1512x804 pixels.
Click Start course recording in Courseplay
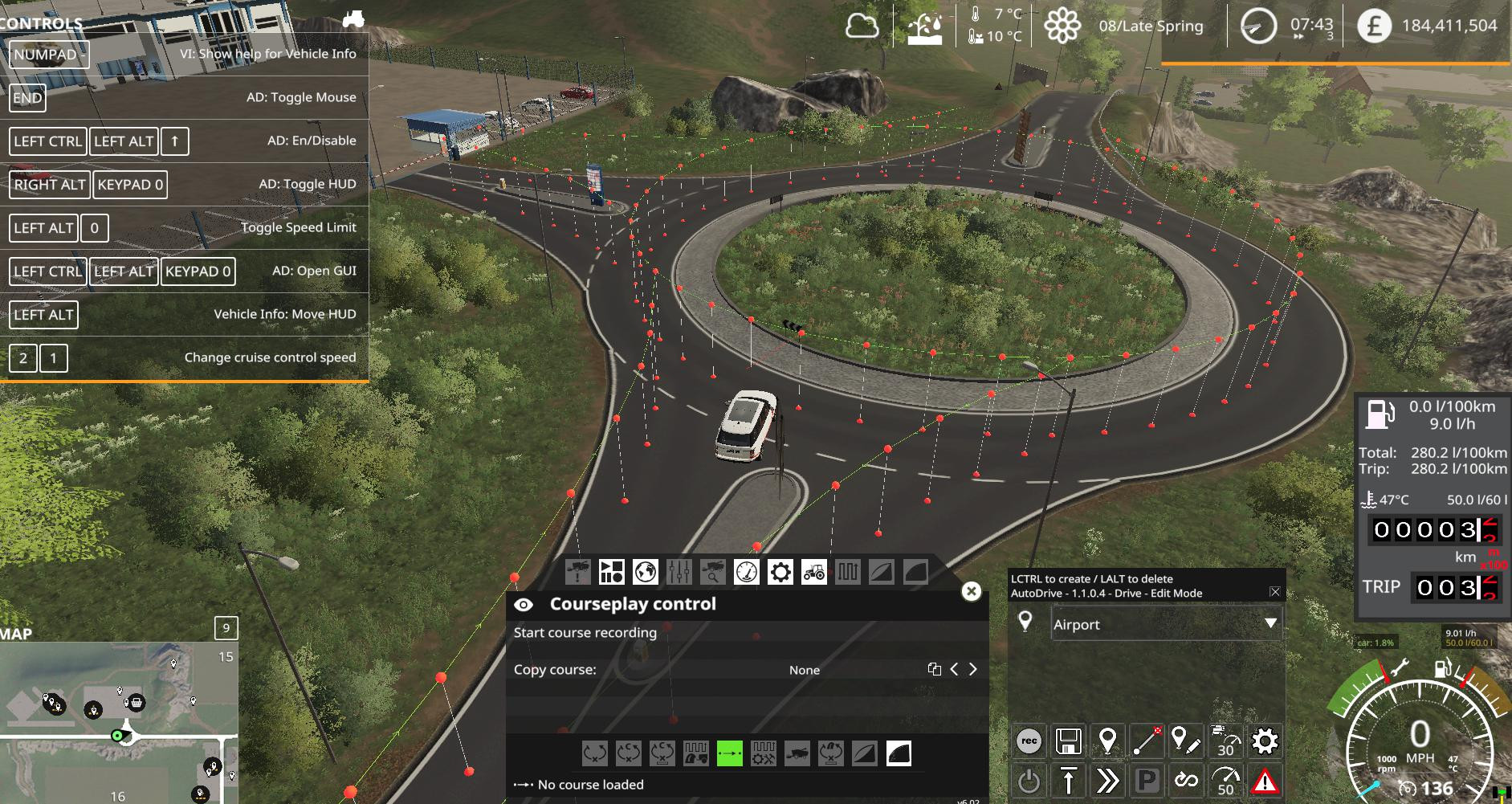pos(585,633)
